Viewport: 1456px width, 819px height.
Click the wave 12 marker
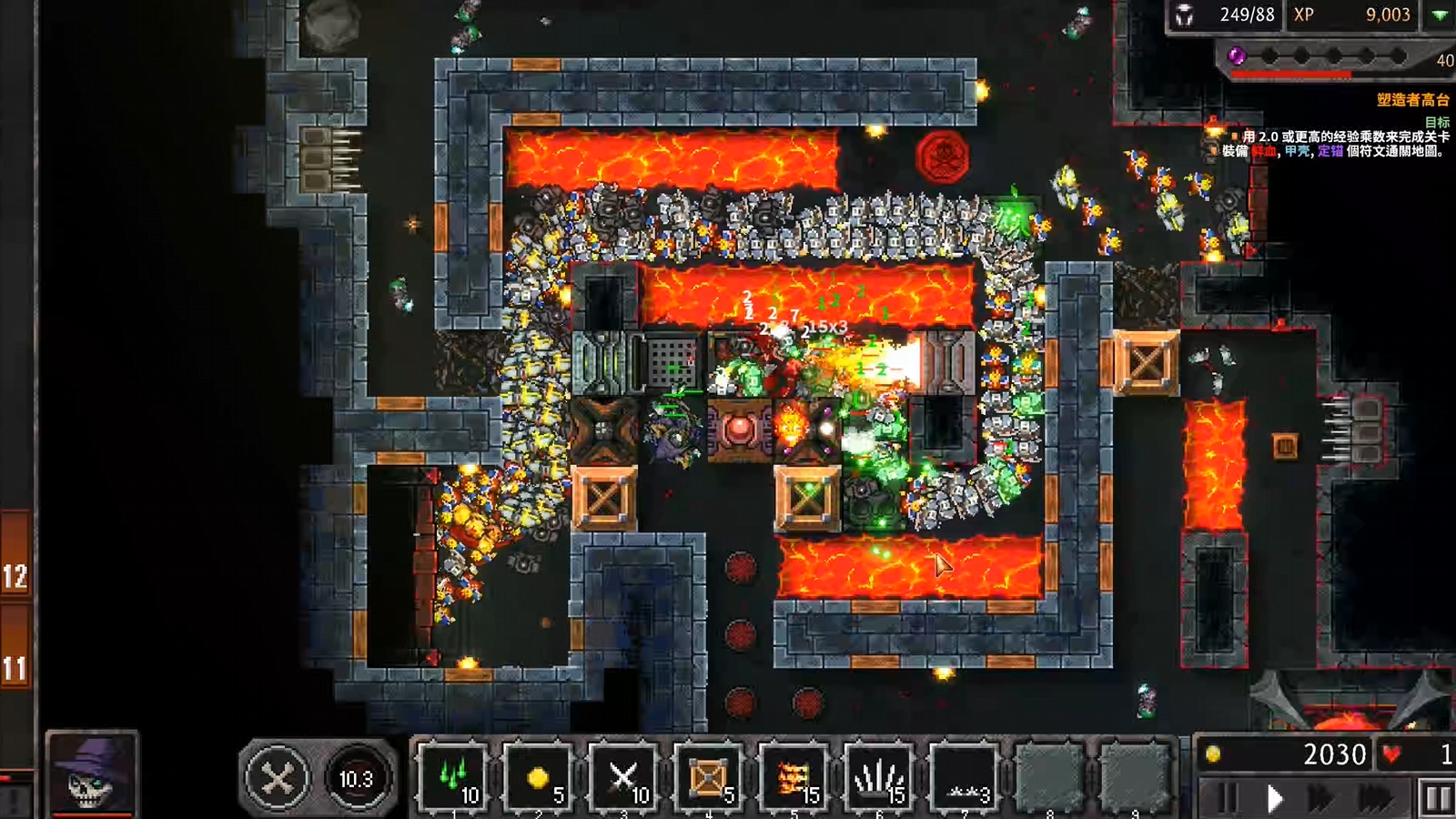click(x=15, y=576)
